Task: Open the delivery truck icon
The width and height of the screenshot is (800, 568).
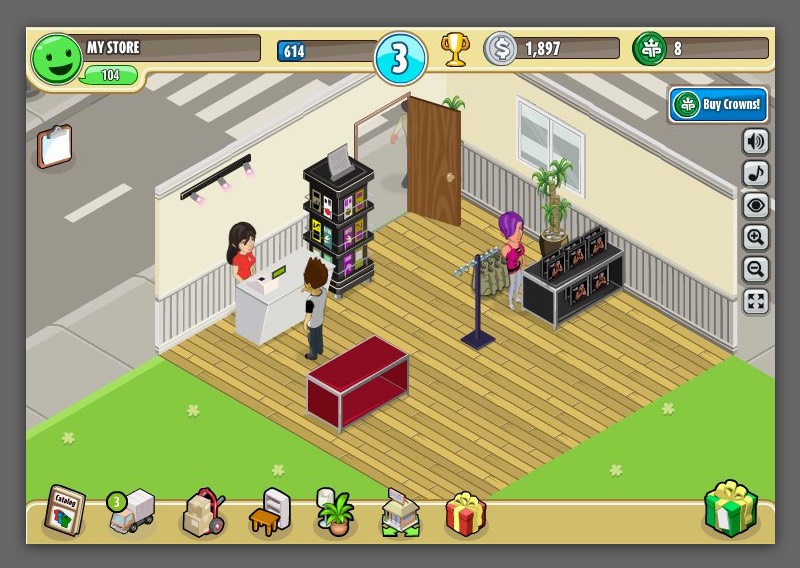Action: 131,512
